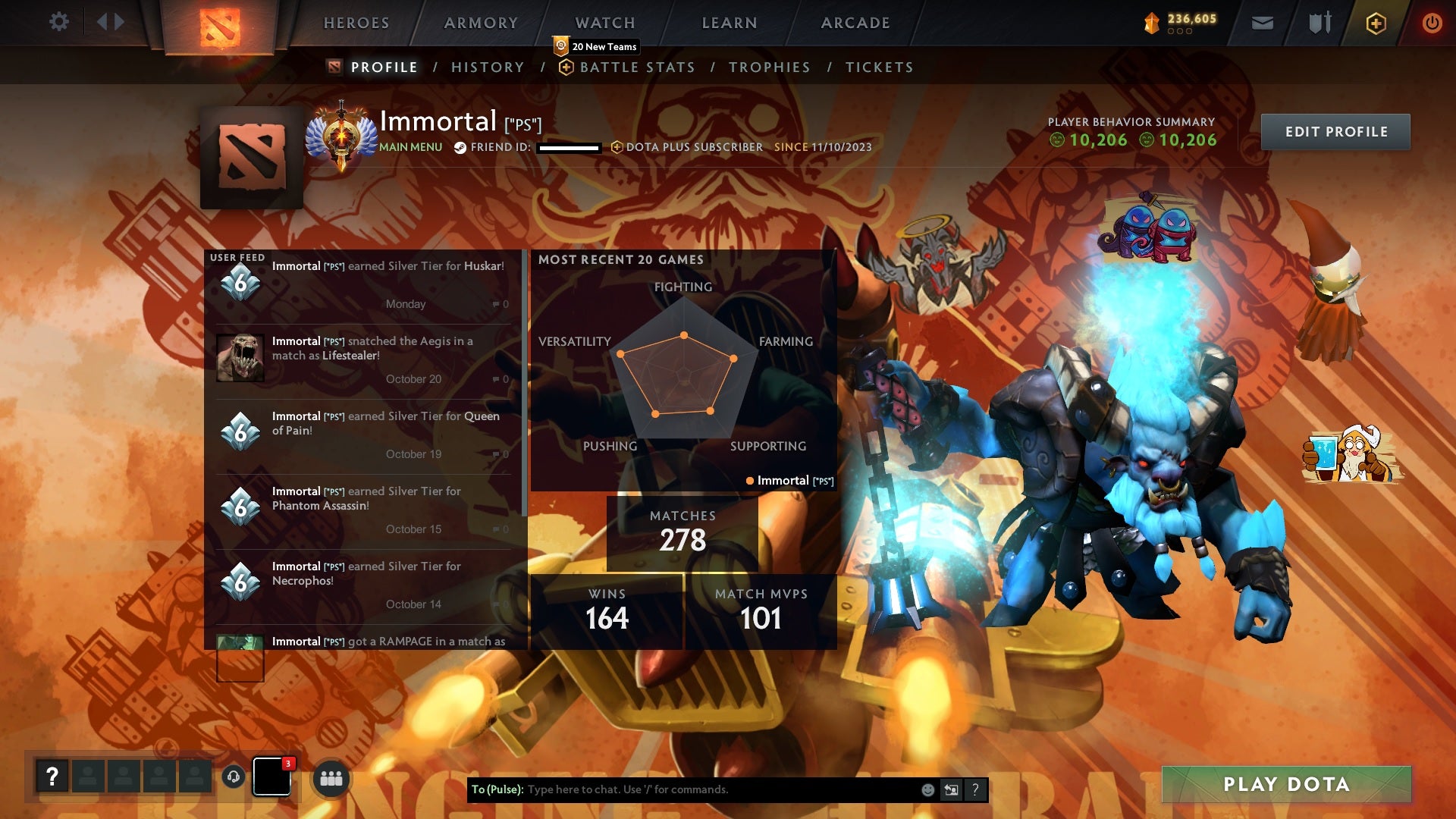This screenshot has height=819, width=1456.
Task: Toggle the screenshot share icon in chat bar
Action: 951,789
